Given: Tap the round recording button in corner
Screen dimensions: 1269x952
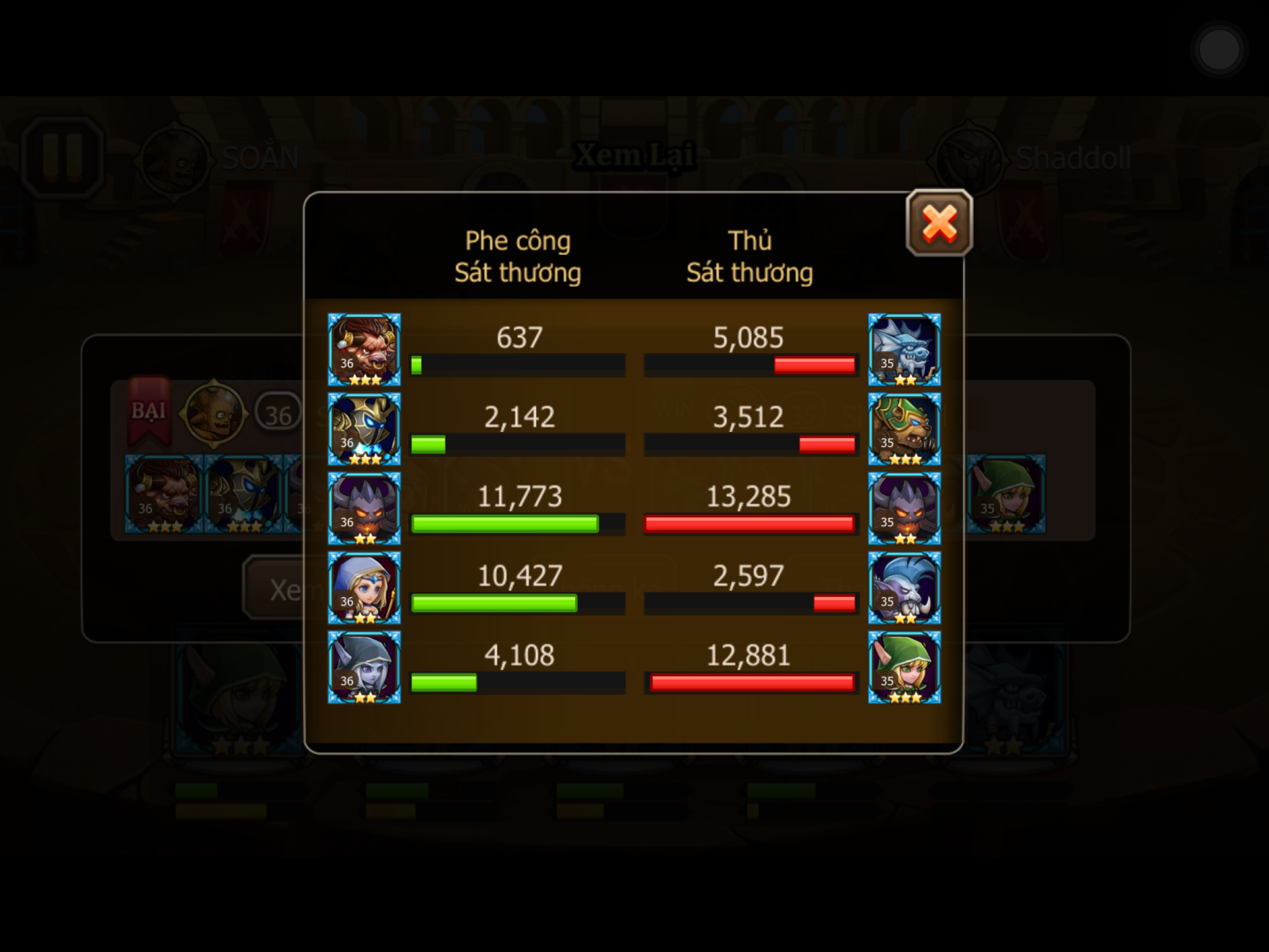Looking at the screenshot, I should click(x=1218, y=50).
